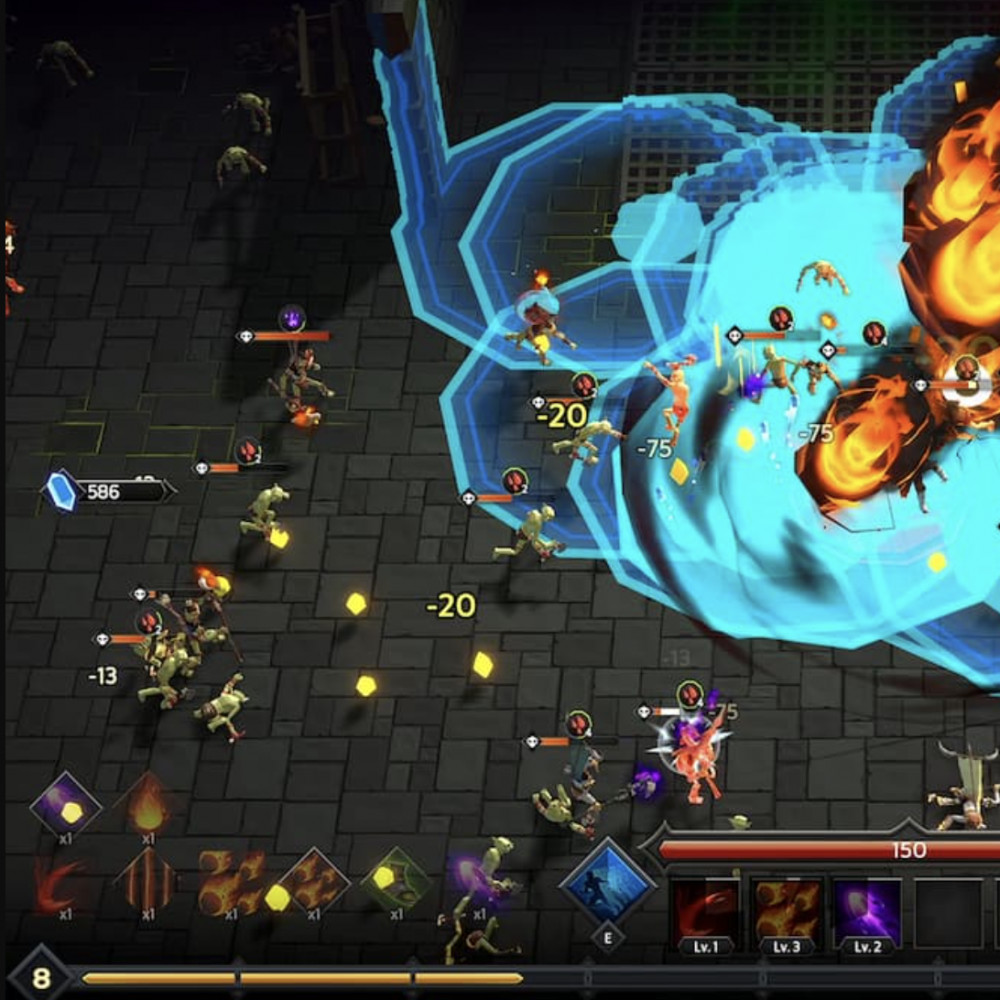Select the meteor shower skill at Lv.3

pyautogui.click(x=786, y=912)
